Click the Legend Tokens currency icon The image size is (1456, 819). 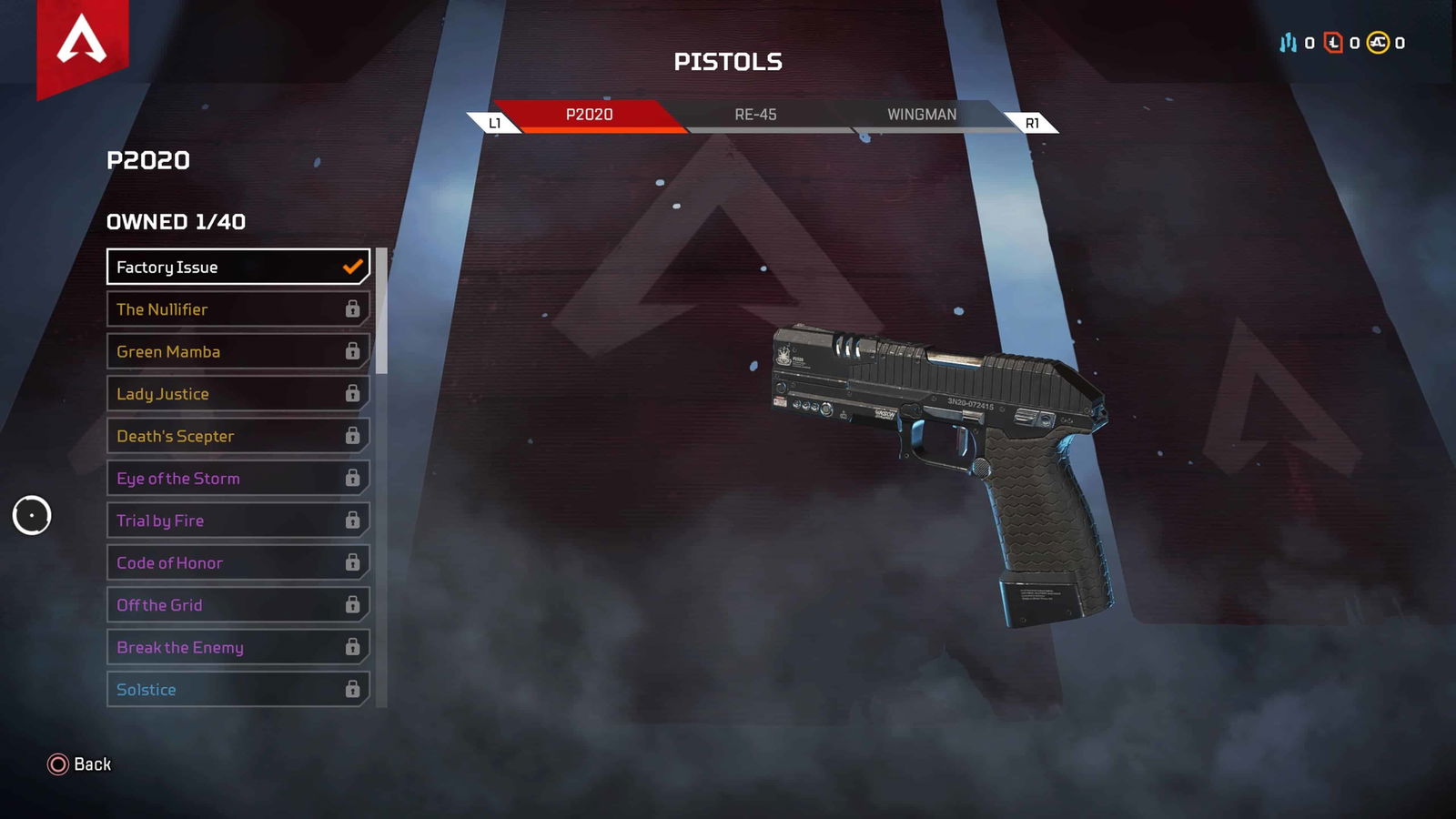pyautogui.click(x=1333, y=42)
